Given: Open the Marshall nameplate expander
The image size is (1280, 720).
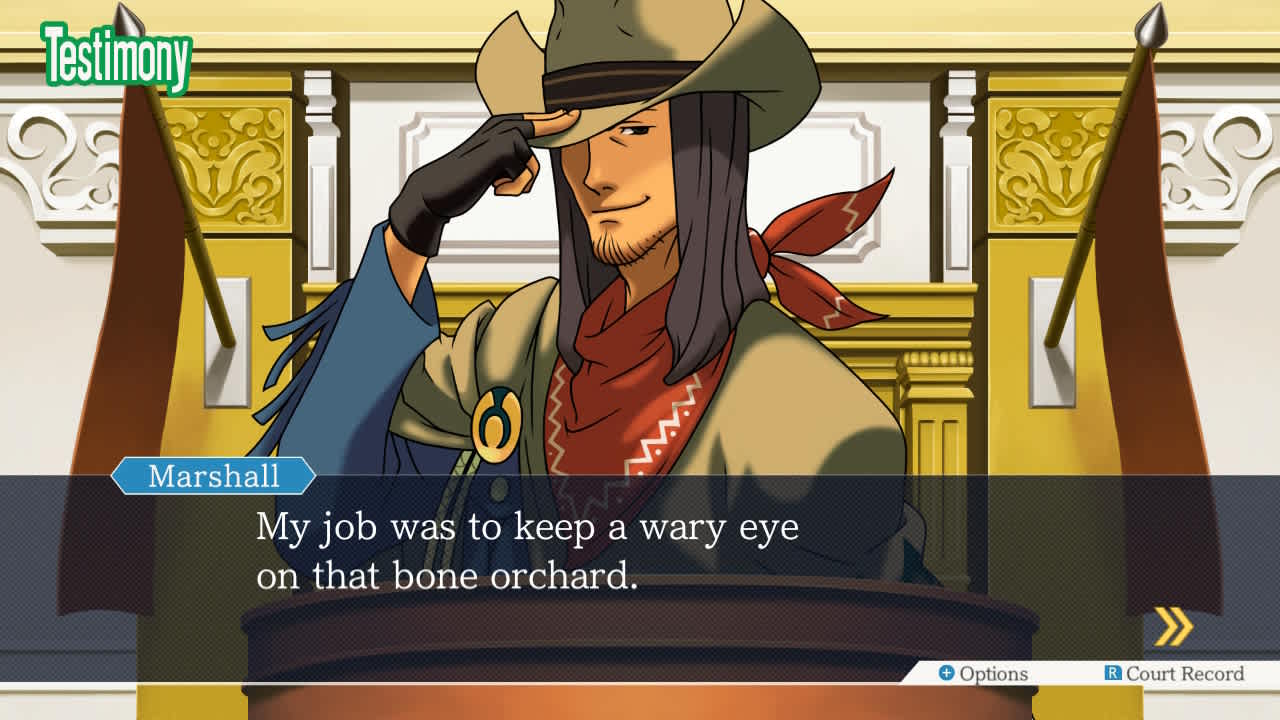Looking at the screenshot, I should 213,477.
